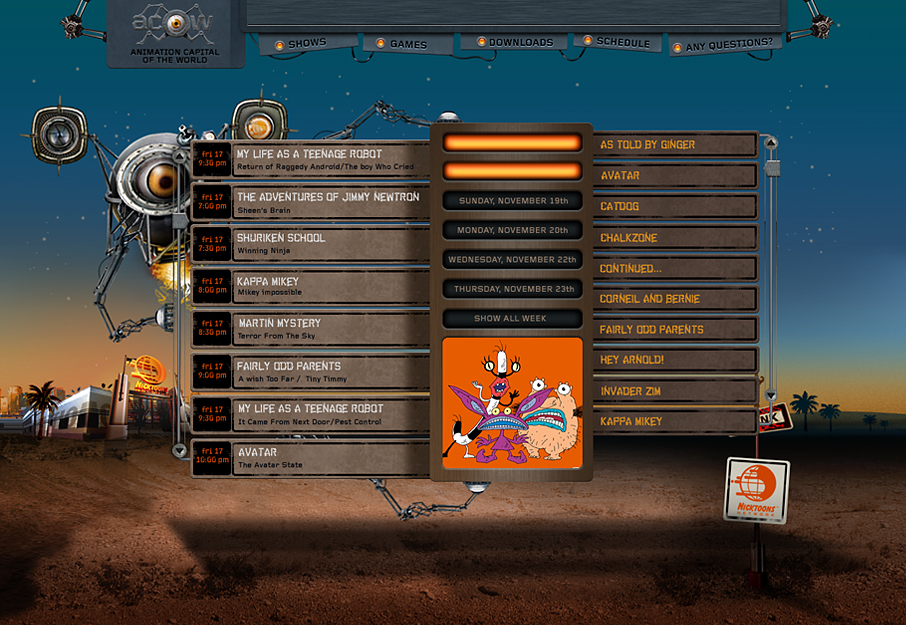
Task: Choose the Any Questions? menu item
Action: pos(728,45)
